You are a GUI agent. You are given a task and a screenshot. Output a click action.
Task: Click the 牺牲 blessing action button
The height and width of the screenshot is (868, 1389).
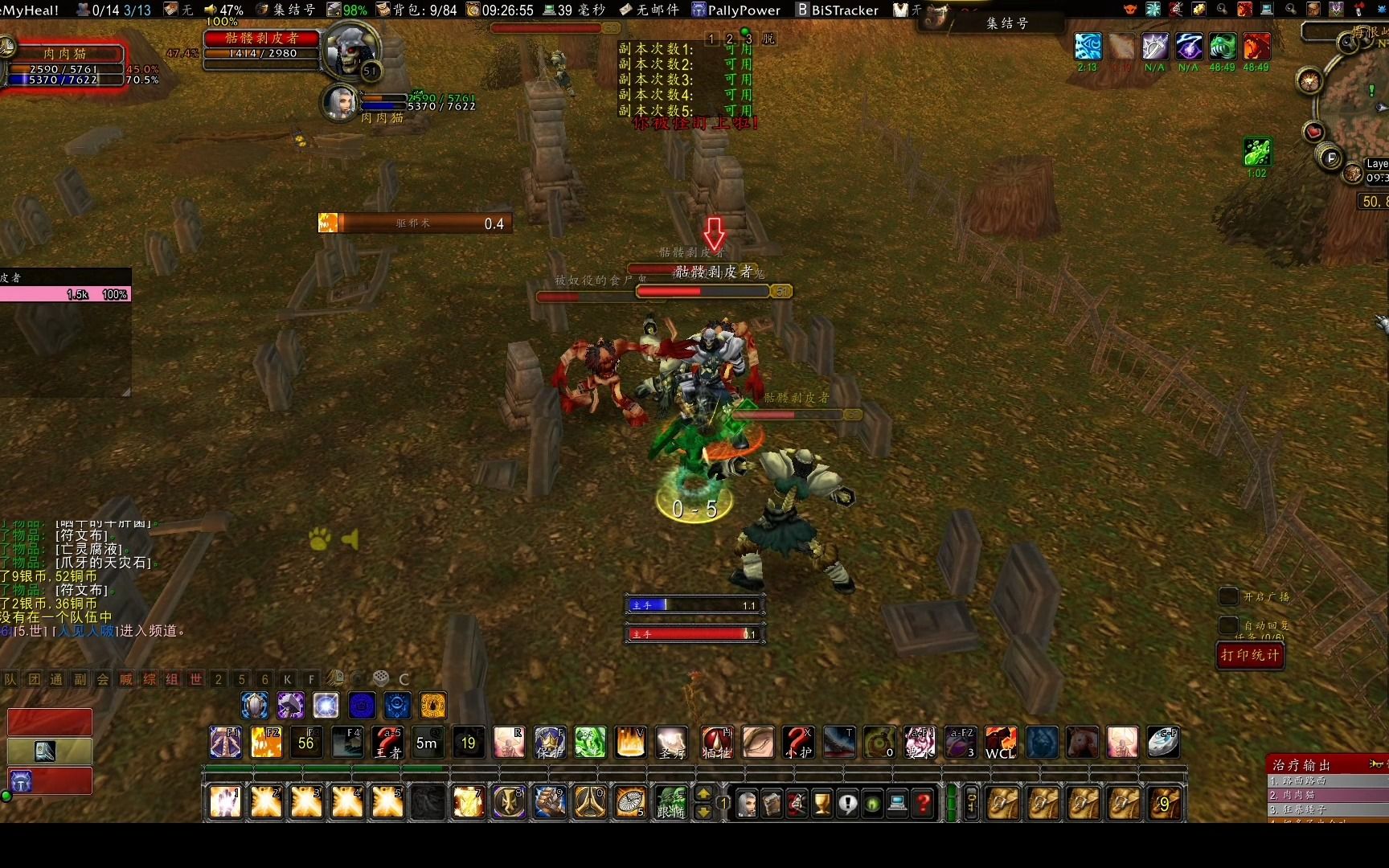pyautogui.click(x=716, y=743)
